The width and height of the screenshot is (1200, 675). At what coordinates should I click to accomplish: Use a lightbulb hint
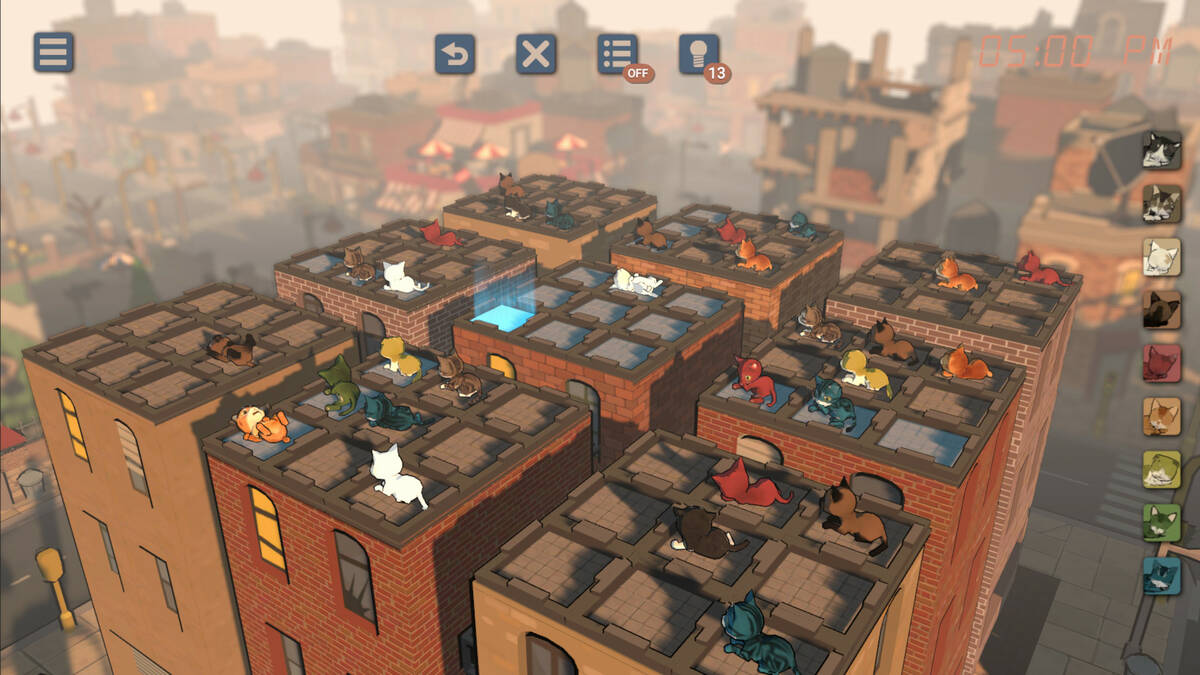click(699, 54)
